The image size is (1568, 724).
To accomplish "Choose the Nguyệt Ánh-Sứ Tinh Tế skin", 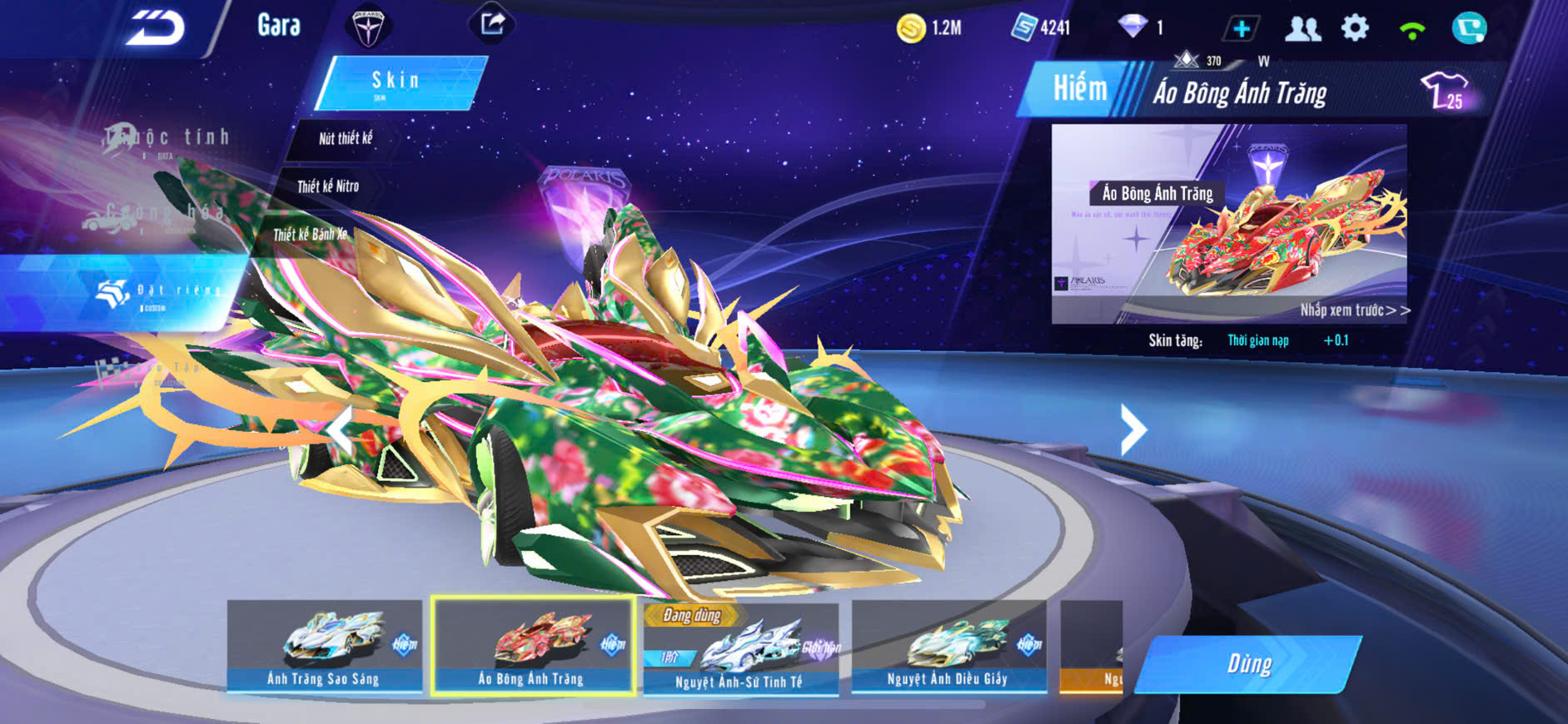I will pos(739,649).
